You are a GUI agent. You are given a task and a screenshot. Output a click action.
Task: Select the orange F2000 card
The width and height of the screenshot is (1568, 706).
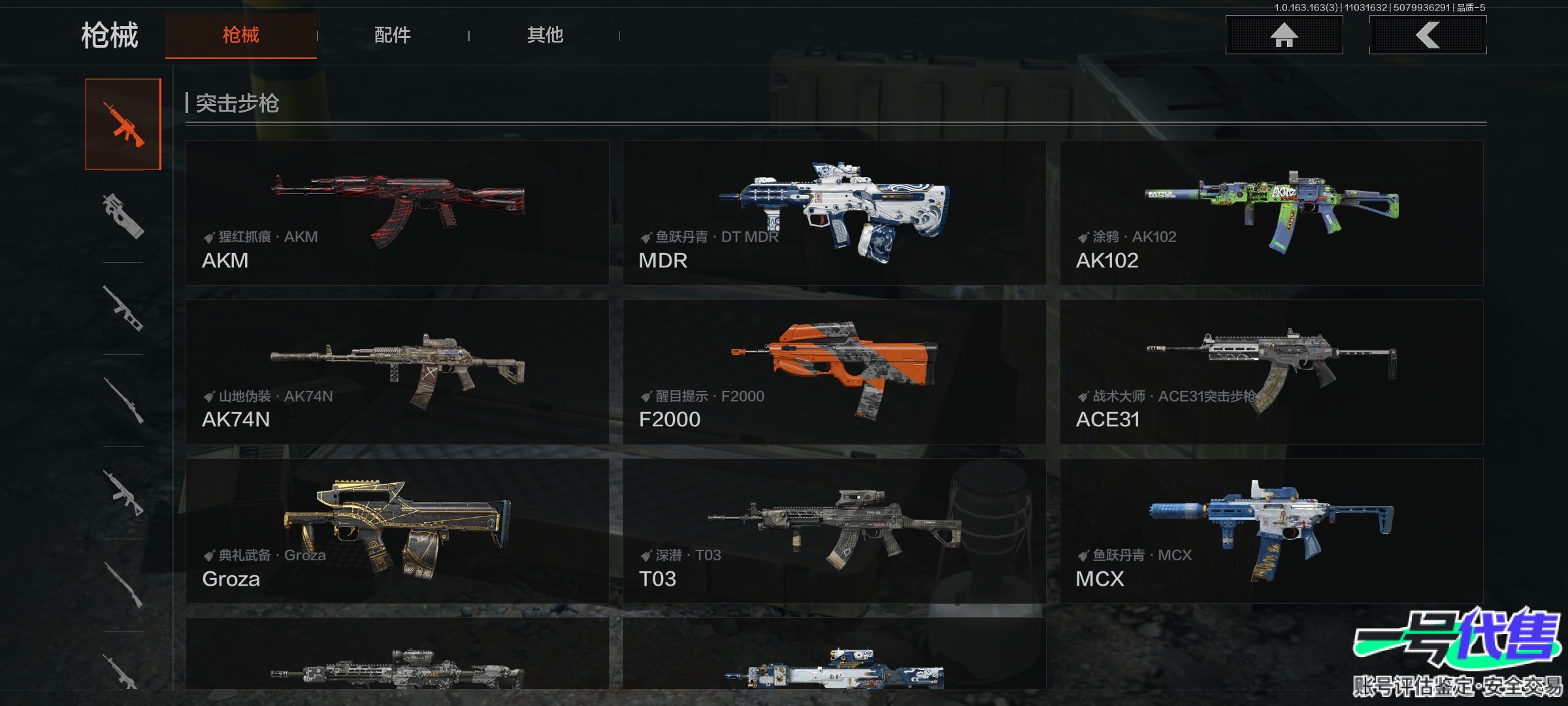[834, 372]
